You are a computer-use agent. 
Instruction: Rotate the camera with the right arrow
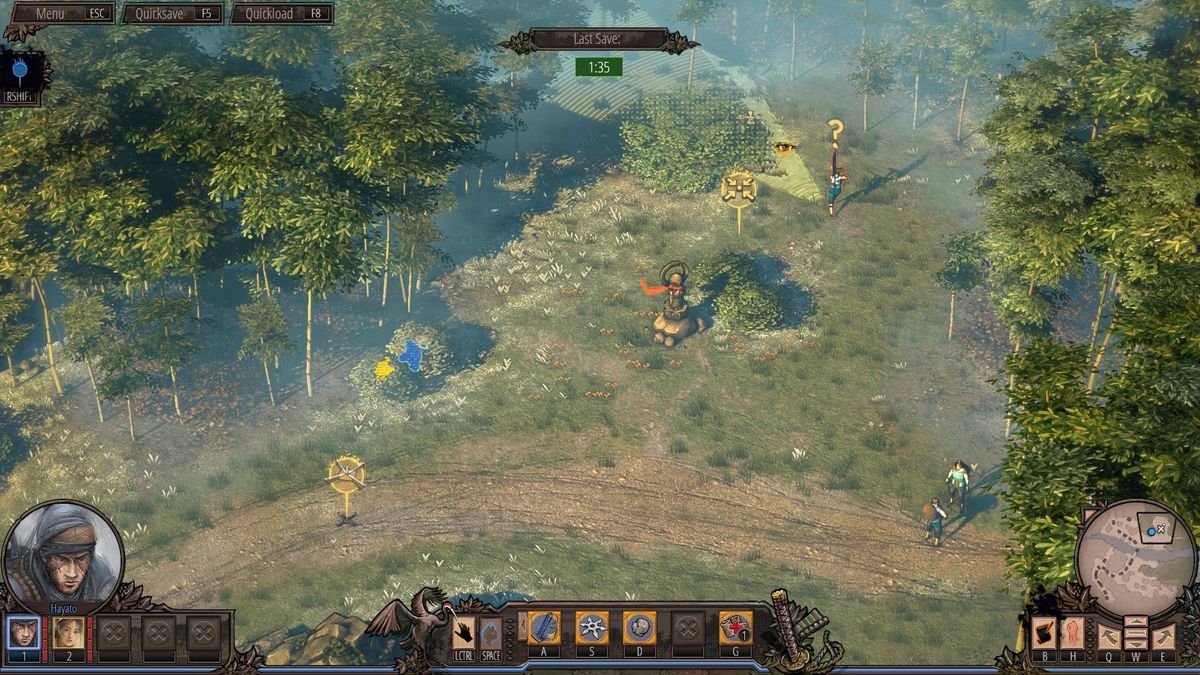click(1163, 637)
